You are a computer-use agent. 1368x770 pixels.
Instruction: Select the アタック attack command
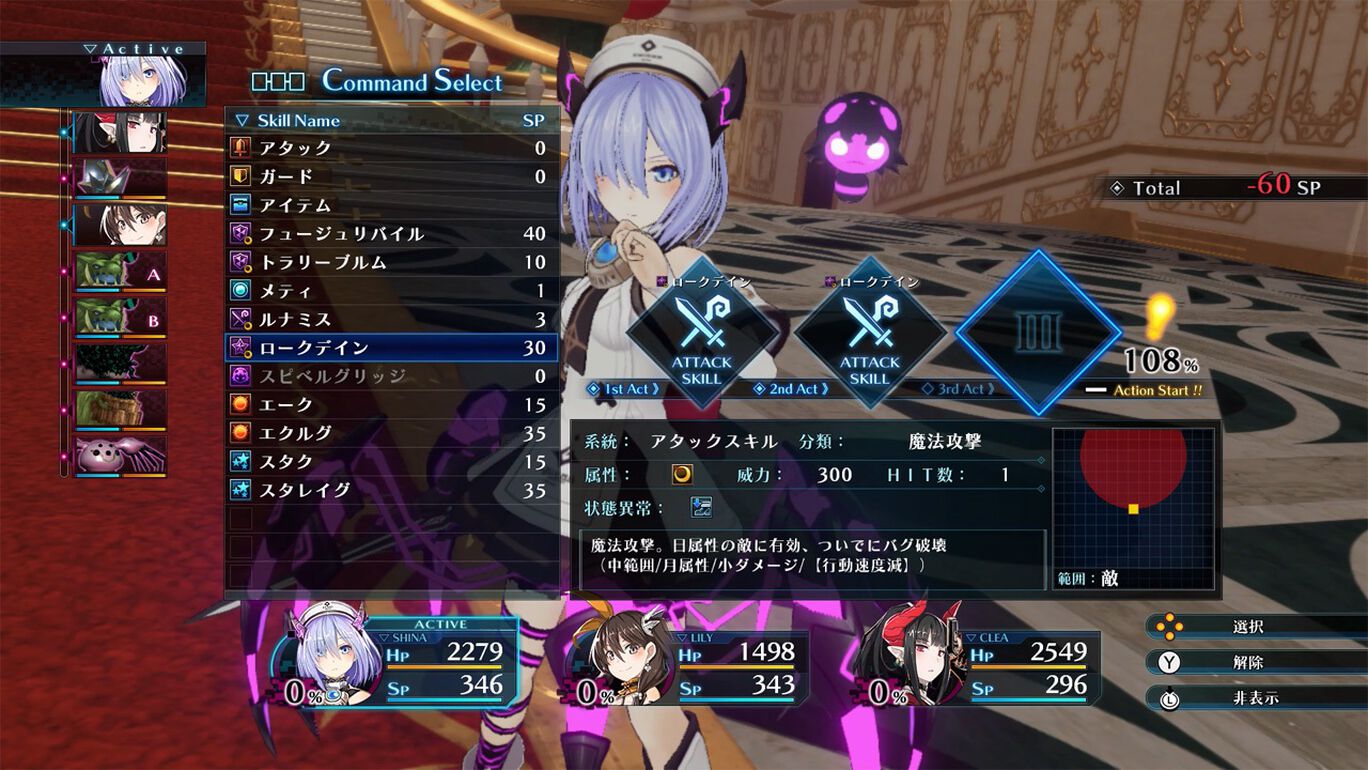pos(390,148)
